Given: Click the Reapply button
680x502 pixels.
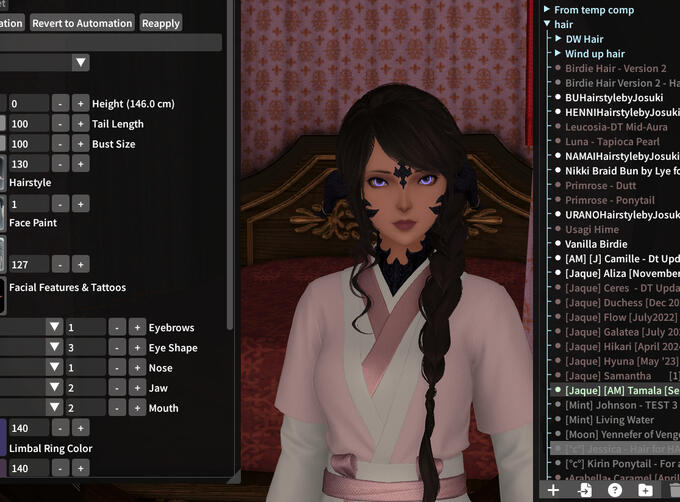Looking at the screenshot, I should coord(160,23).
